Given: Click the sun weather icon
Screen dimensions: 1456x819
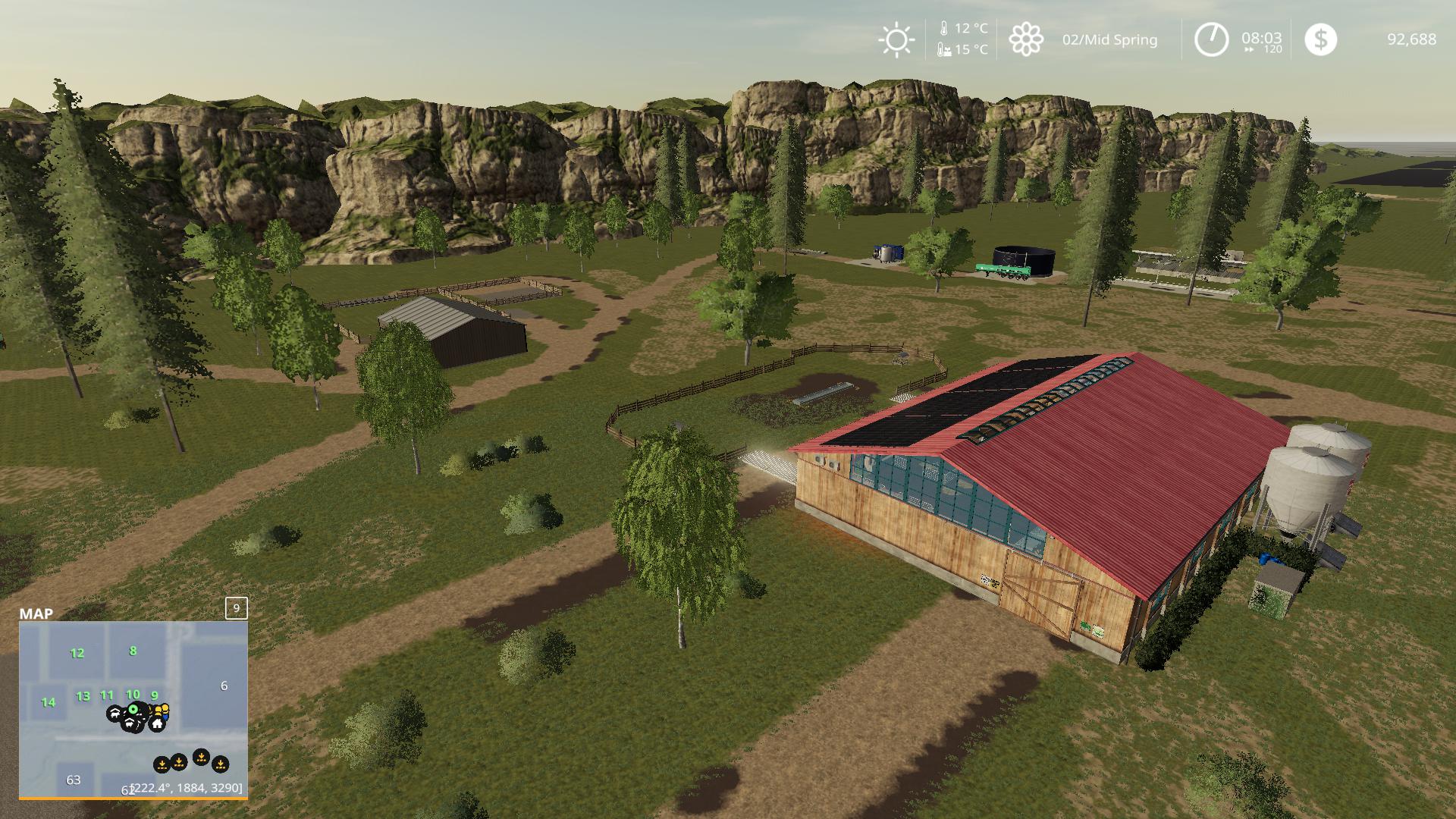Looking at the screenshot, I should pyautogui.click(x=896, y=39).
